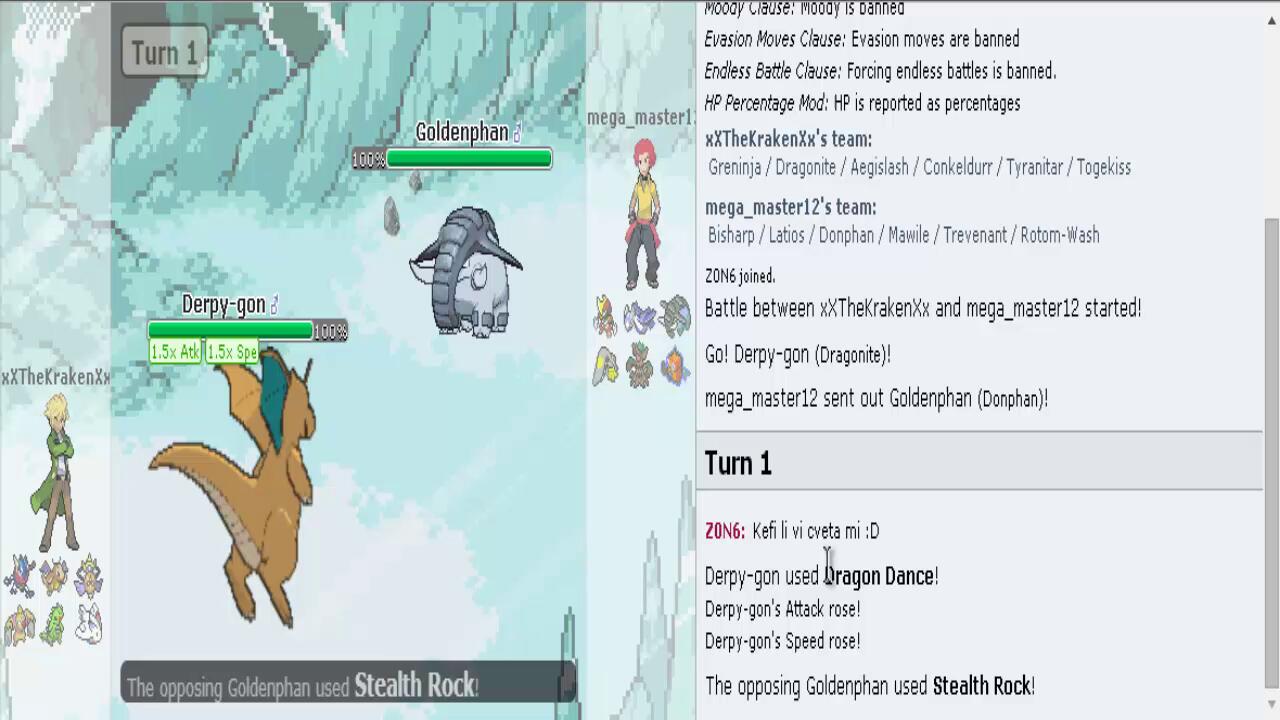Inspect the opposing Bisharp team icon
The image size is (1280, 720).
[x=606, y=316]
